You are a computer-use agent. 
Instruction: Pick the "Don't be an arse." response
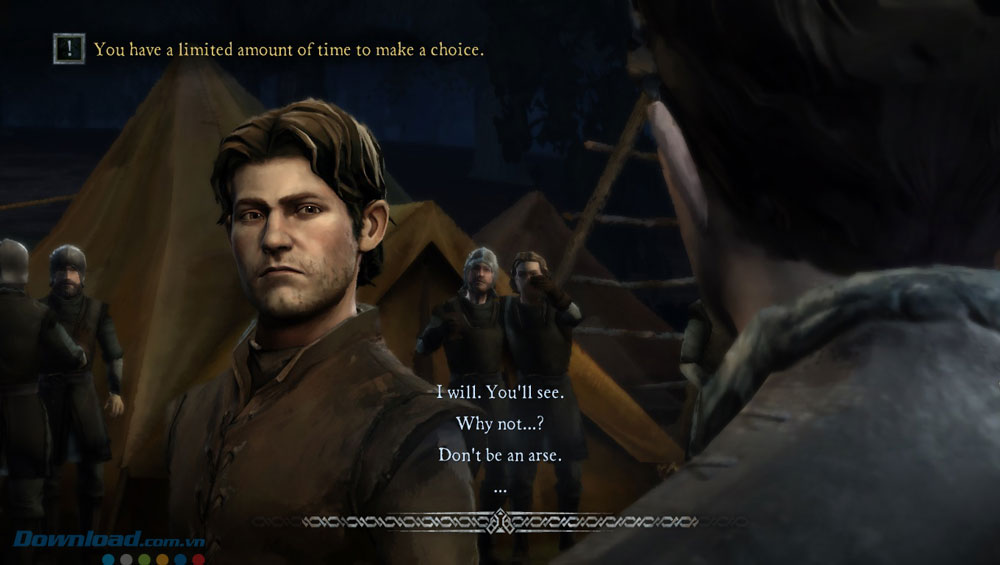coord(500,454)
